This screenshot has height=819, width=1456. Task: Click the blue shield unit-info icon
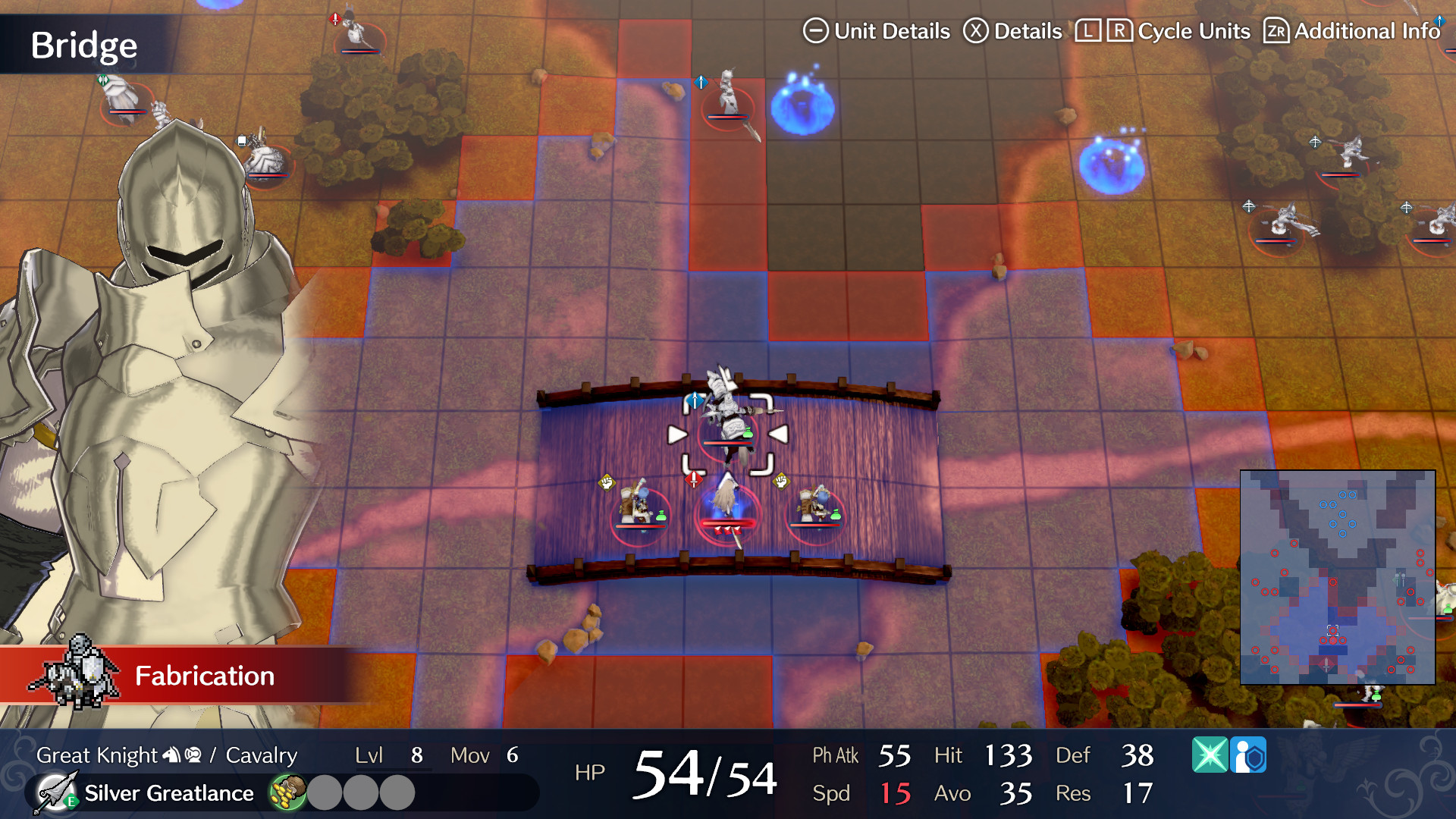click(x=1248, y=755)
